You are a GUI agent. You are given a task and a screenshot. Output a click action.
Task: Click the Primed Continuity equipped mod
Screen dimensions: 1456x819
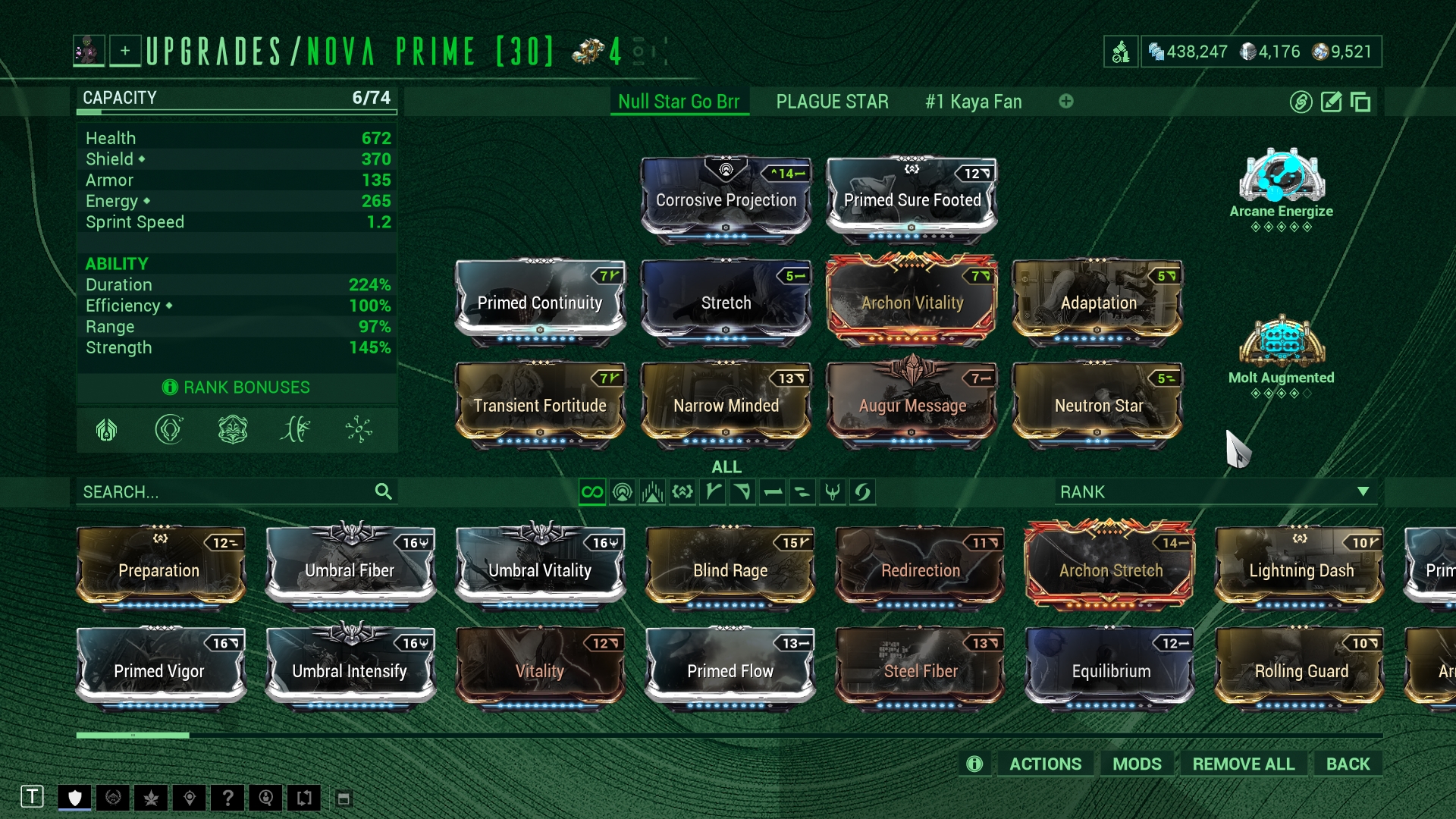(540, 303)
